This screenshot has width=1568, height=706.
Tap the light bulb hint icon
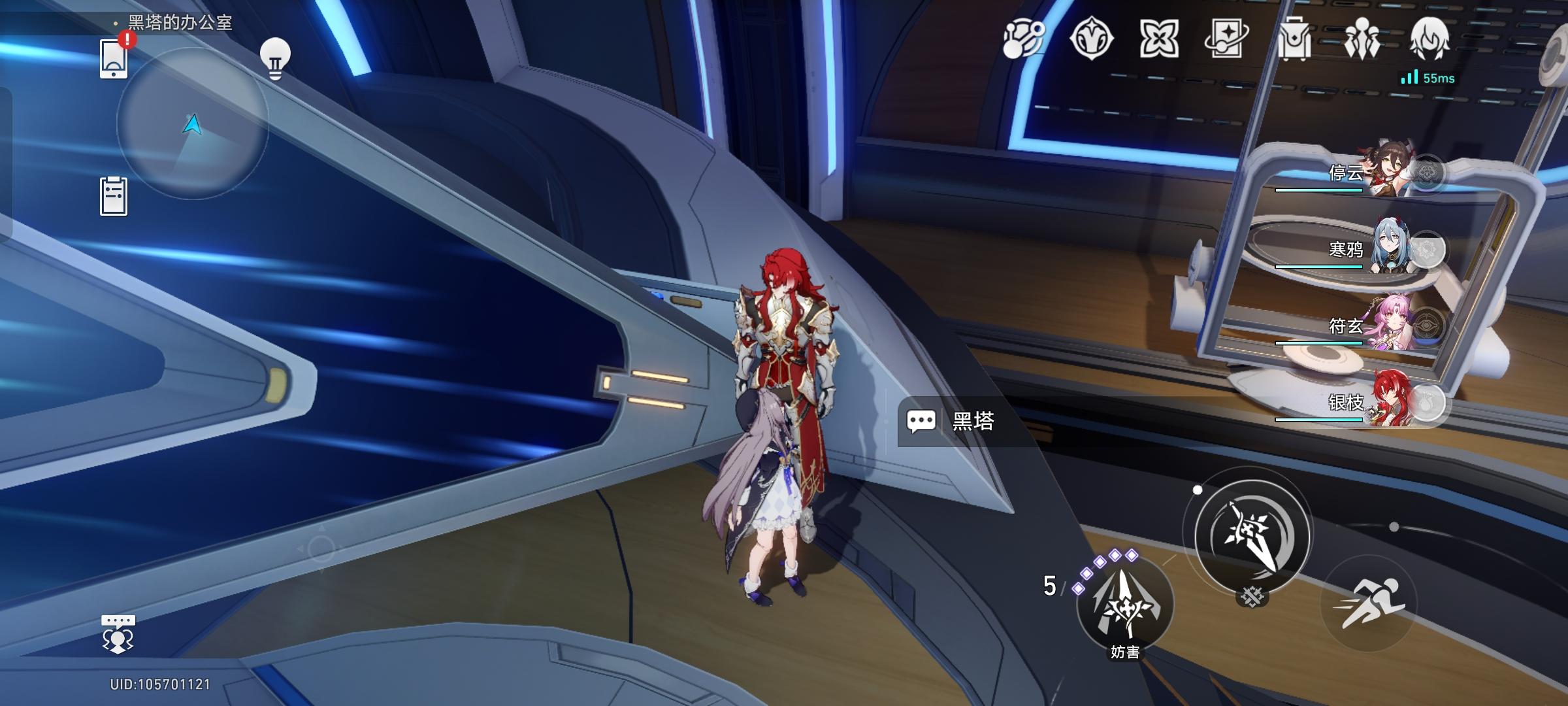tap(275, 59)
